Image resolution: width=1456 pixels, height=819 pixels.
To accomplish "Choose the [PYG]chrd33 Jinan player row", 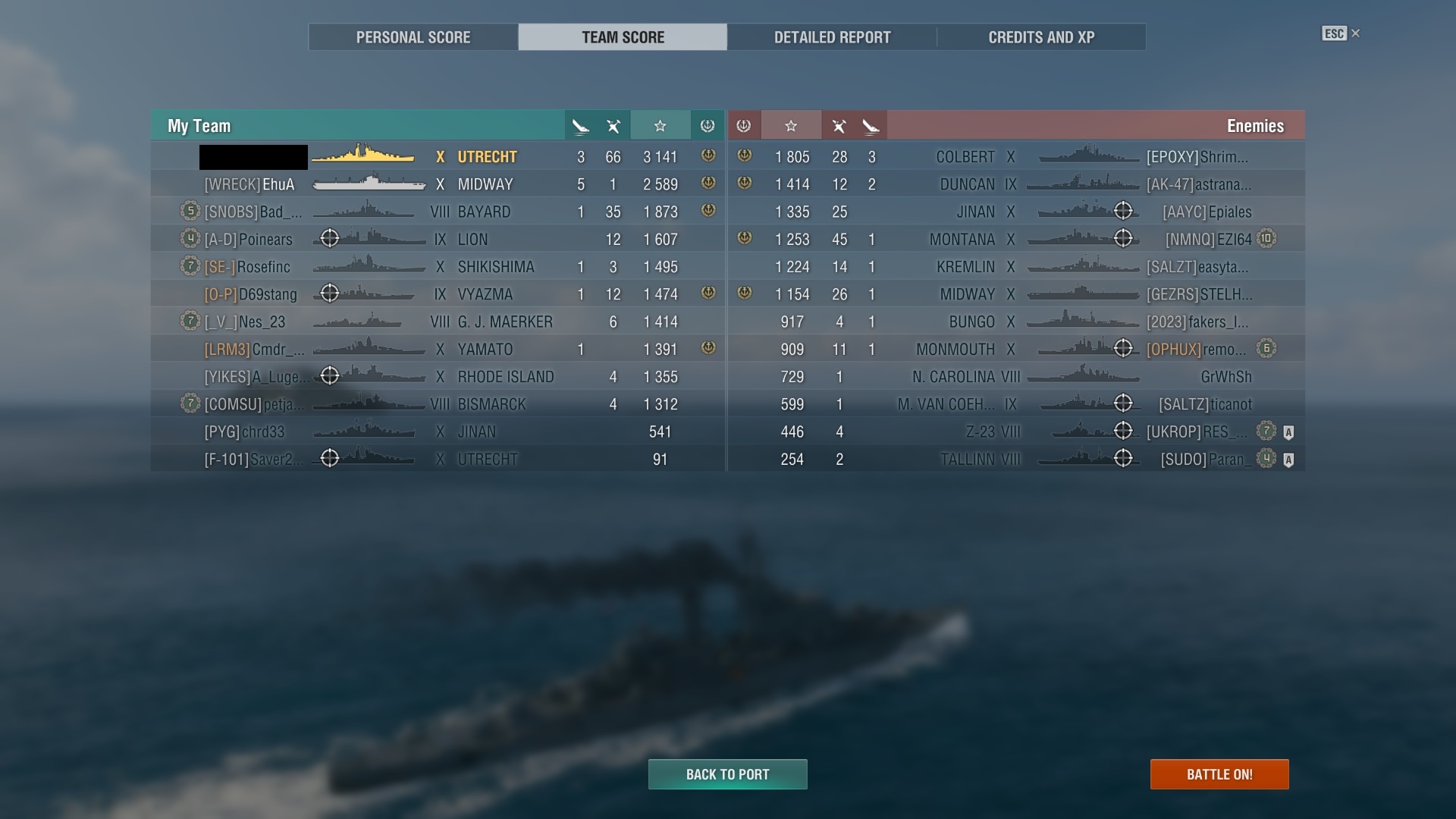I will pos(438,432).
